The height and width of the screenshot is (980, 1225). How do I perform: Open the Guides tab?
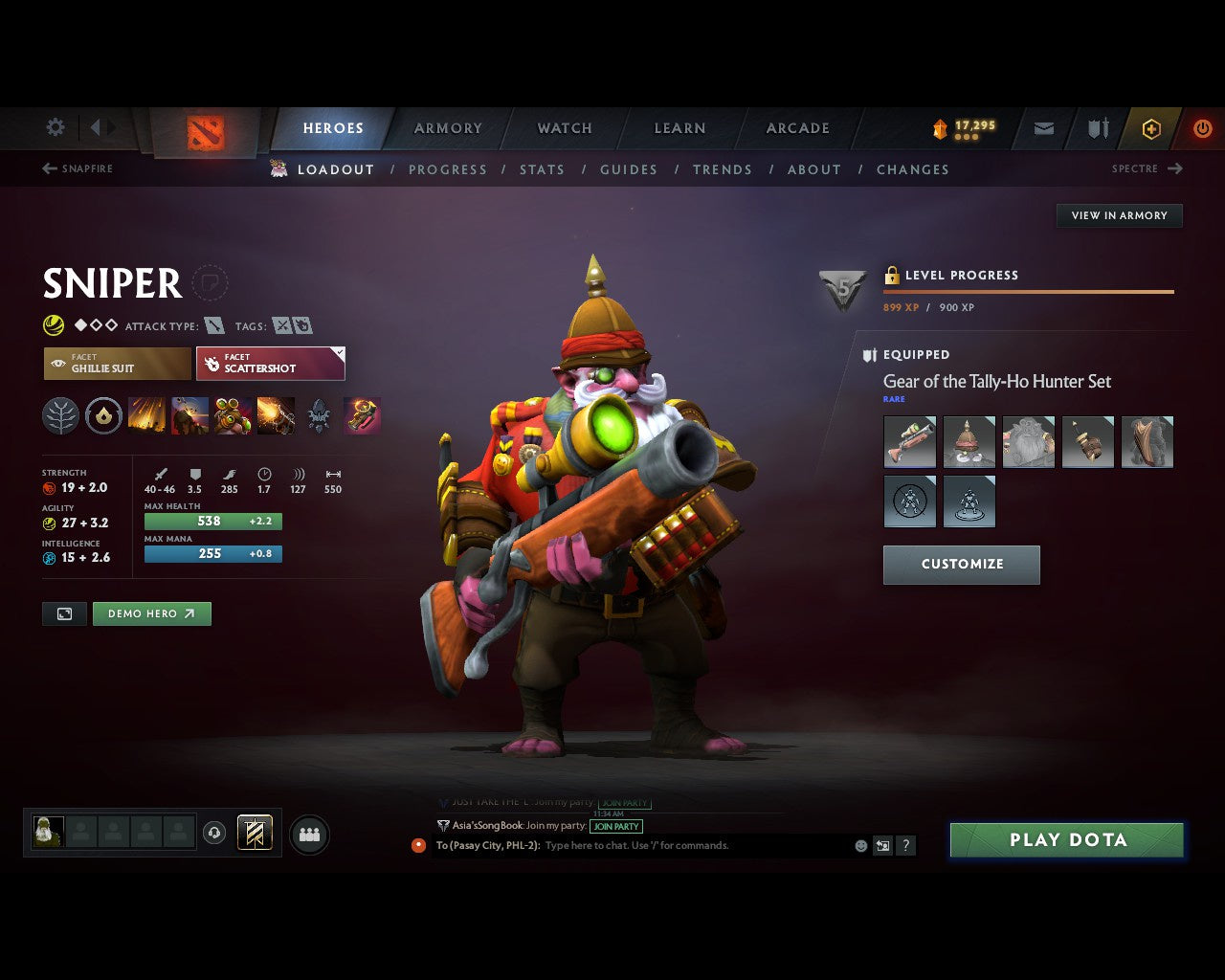point(628,169)
